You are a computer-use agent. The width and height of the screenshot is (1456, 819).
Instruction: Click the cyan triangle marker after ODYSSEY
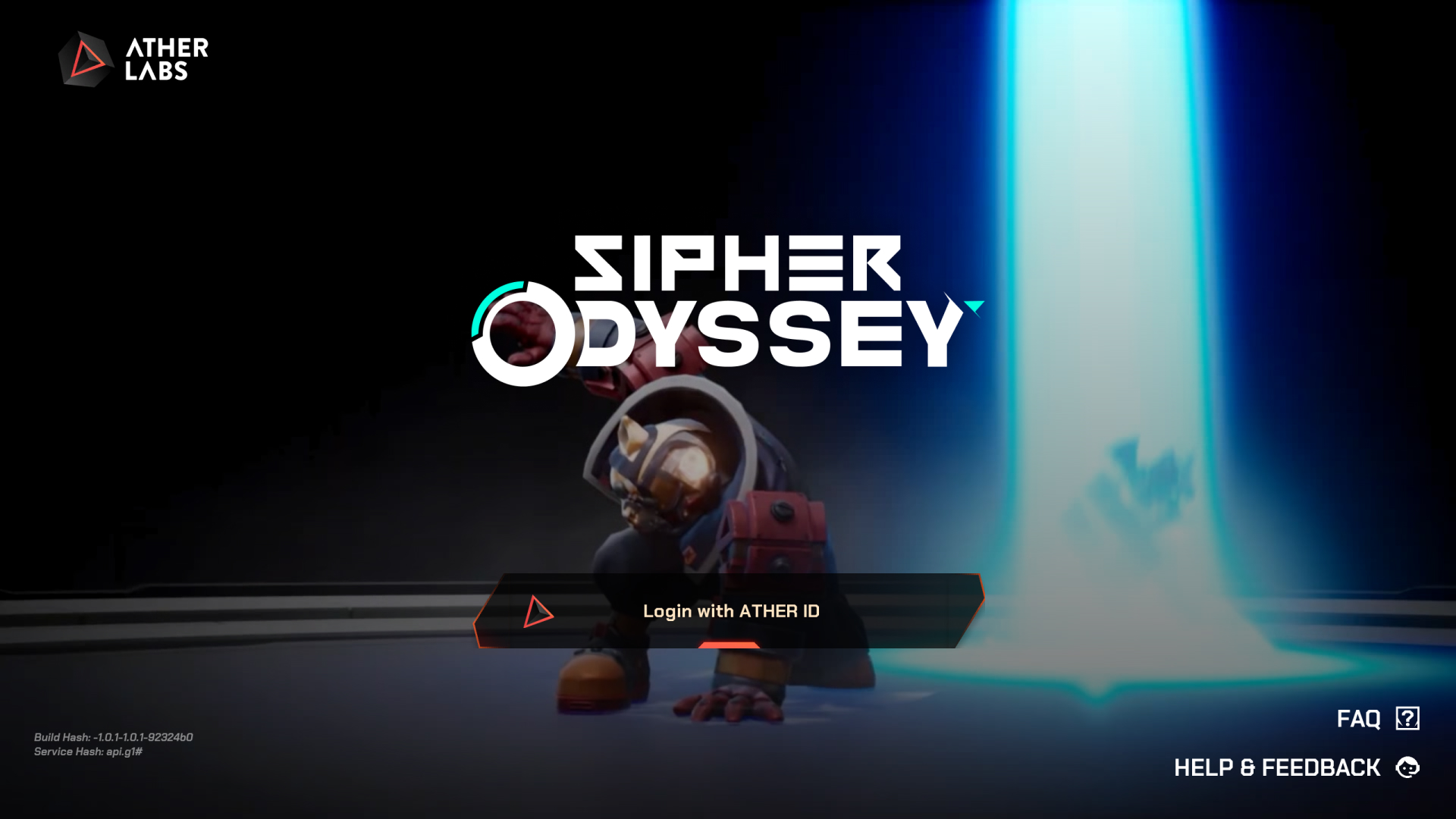point(974,306)
